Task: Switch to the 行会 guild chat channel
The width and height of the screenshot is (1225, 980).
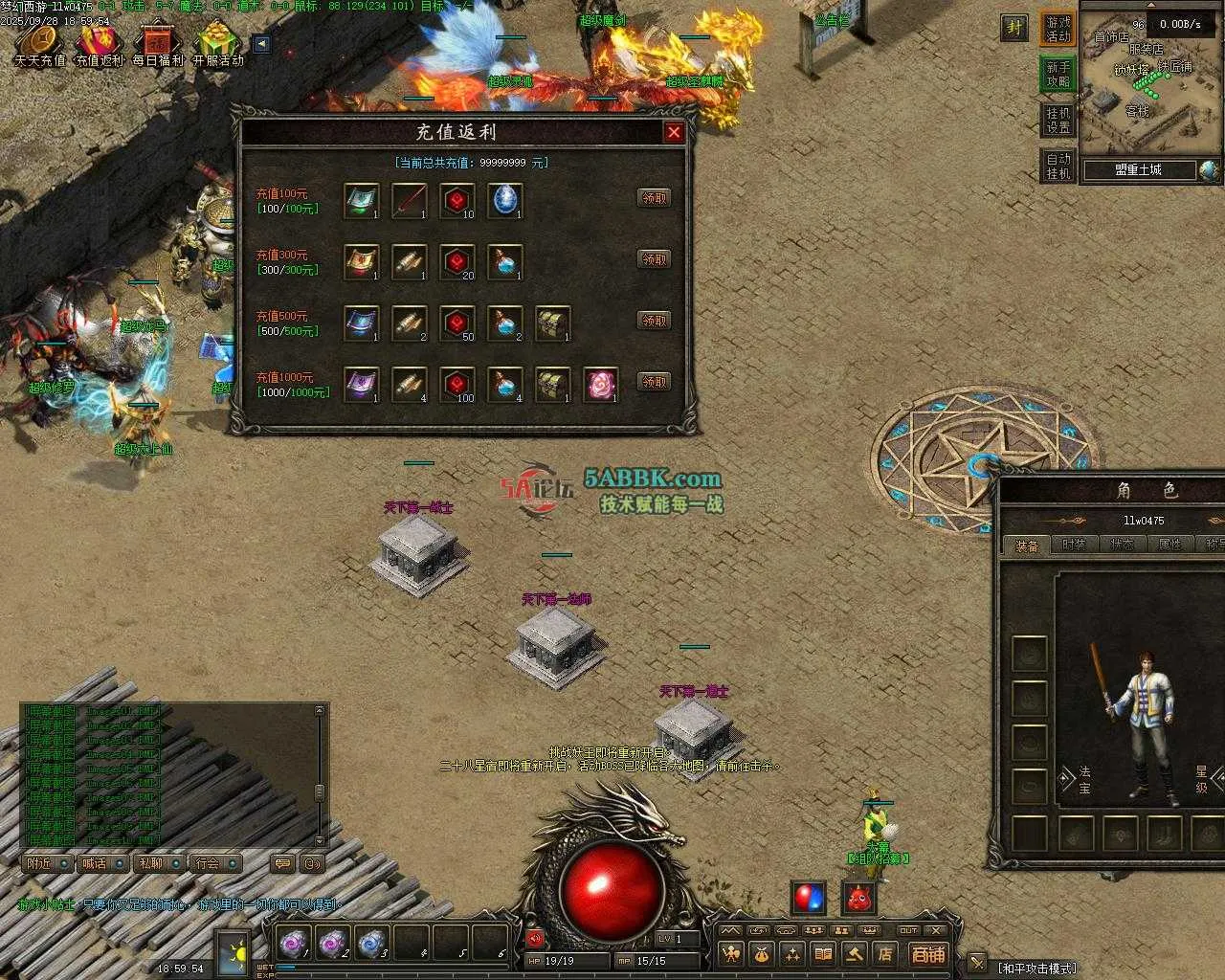Action: point(215,863)
